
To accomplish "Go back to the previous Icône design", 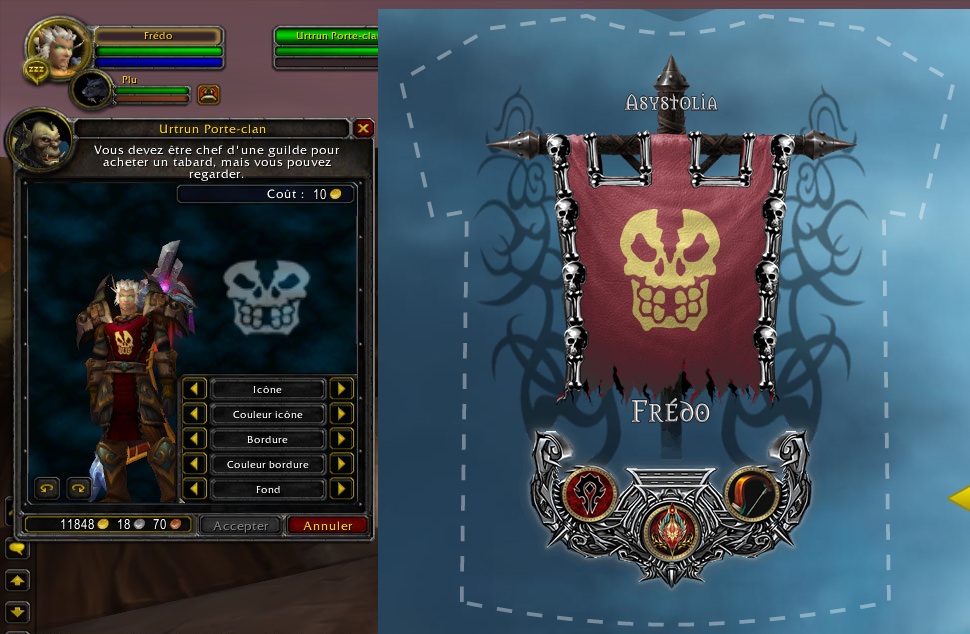I will (x=194, y=389).
